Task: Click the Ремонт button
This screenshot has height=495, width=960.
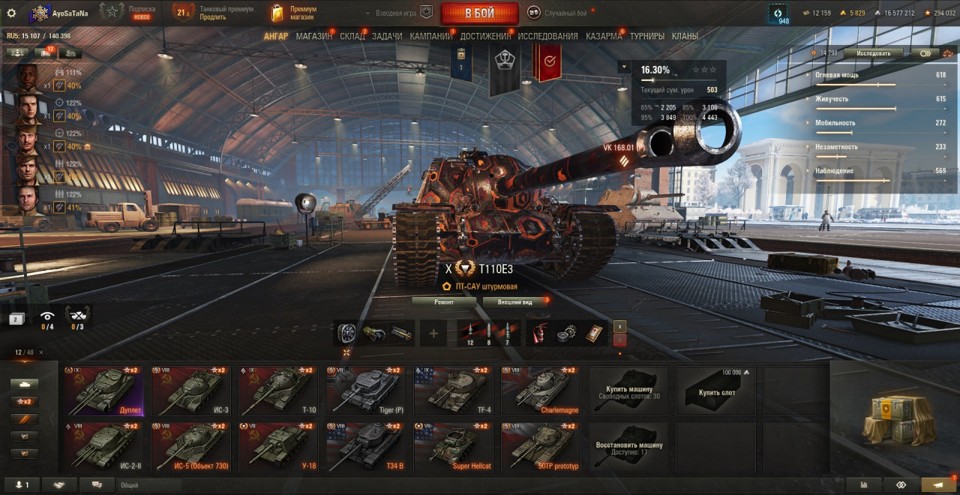Action: pos(443,301)
